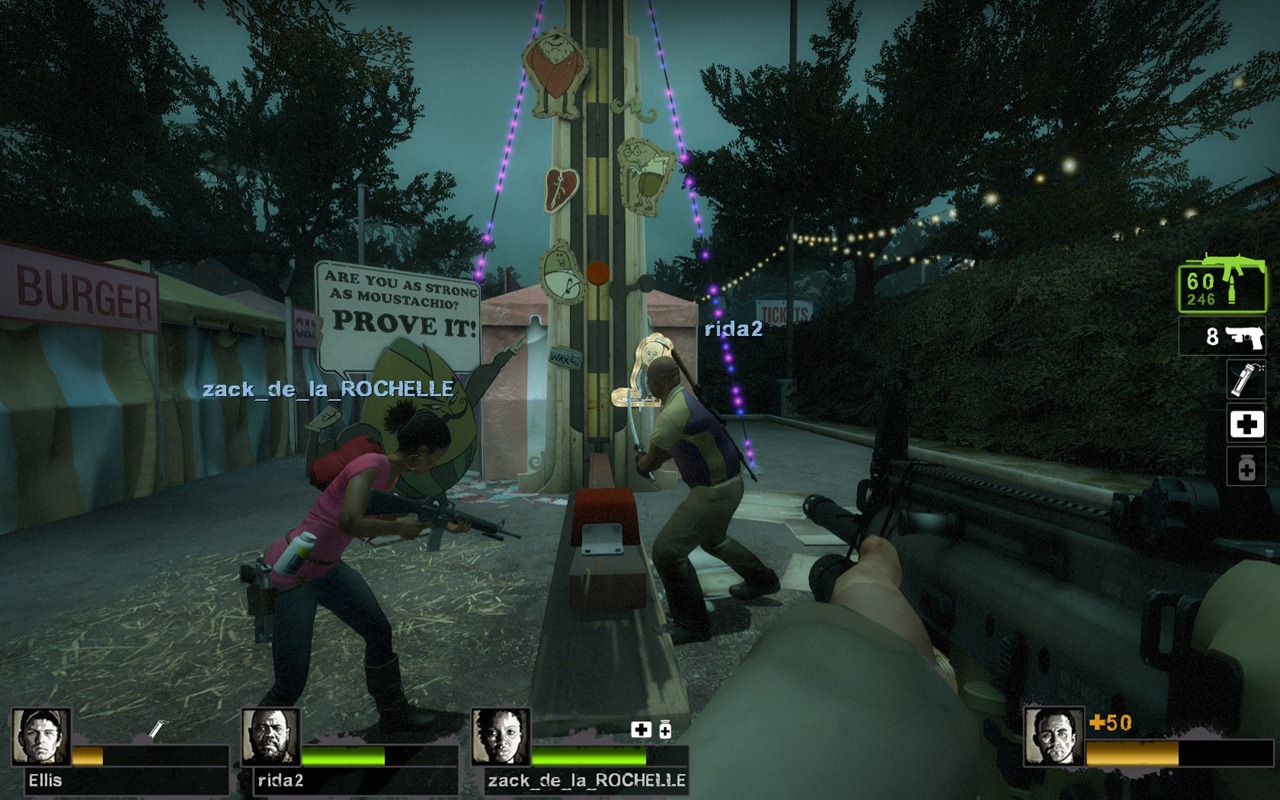This screenshot has width=1280, height=800.
Task: Switch to the pistol sidearm slot
Action: tap(1222, 337)
